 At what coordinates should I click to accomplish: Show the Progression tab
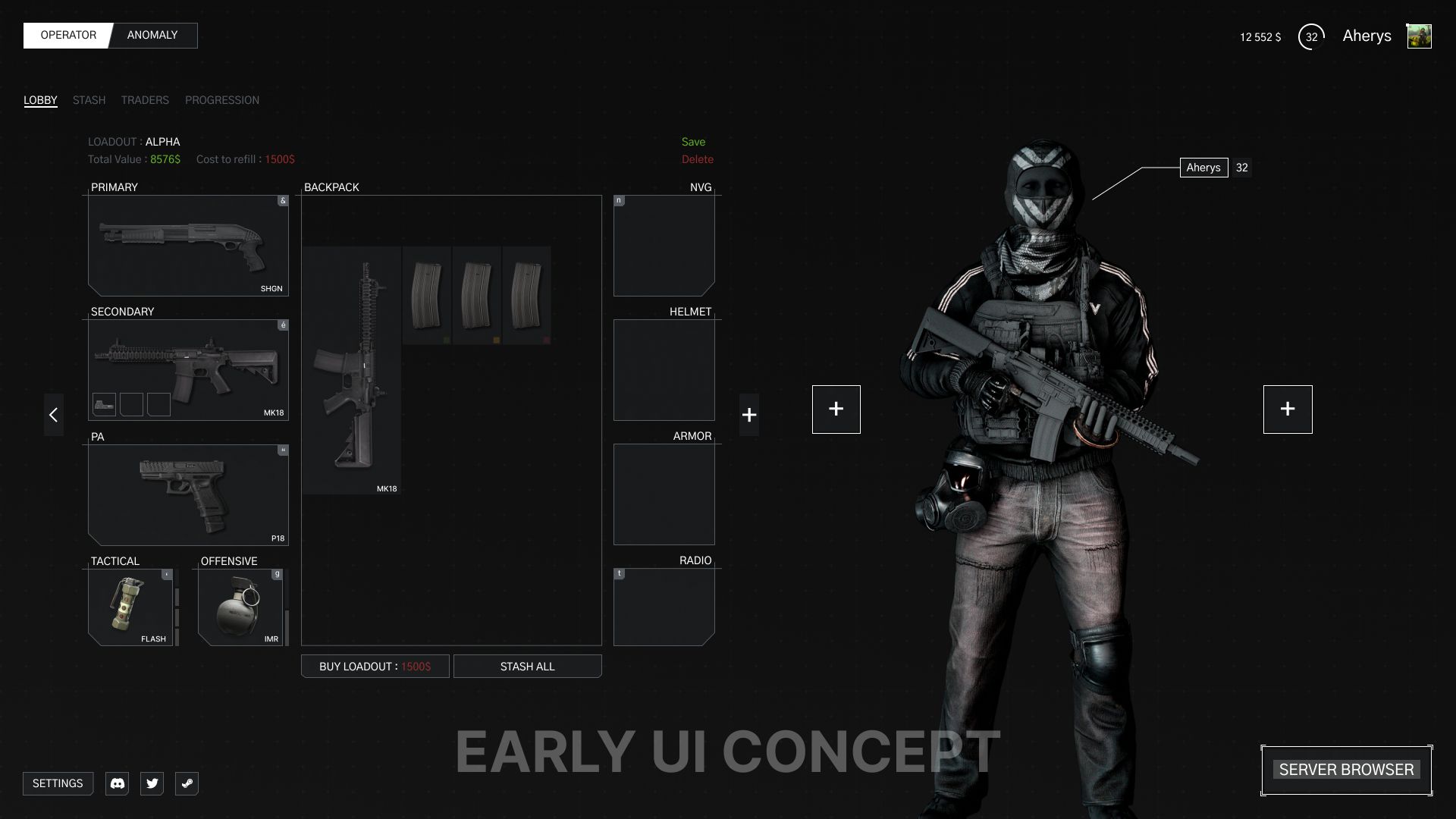(x=222, y=100)
